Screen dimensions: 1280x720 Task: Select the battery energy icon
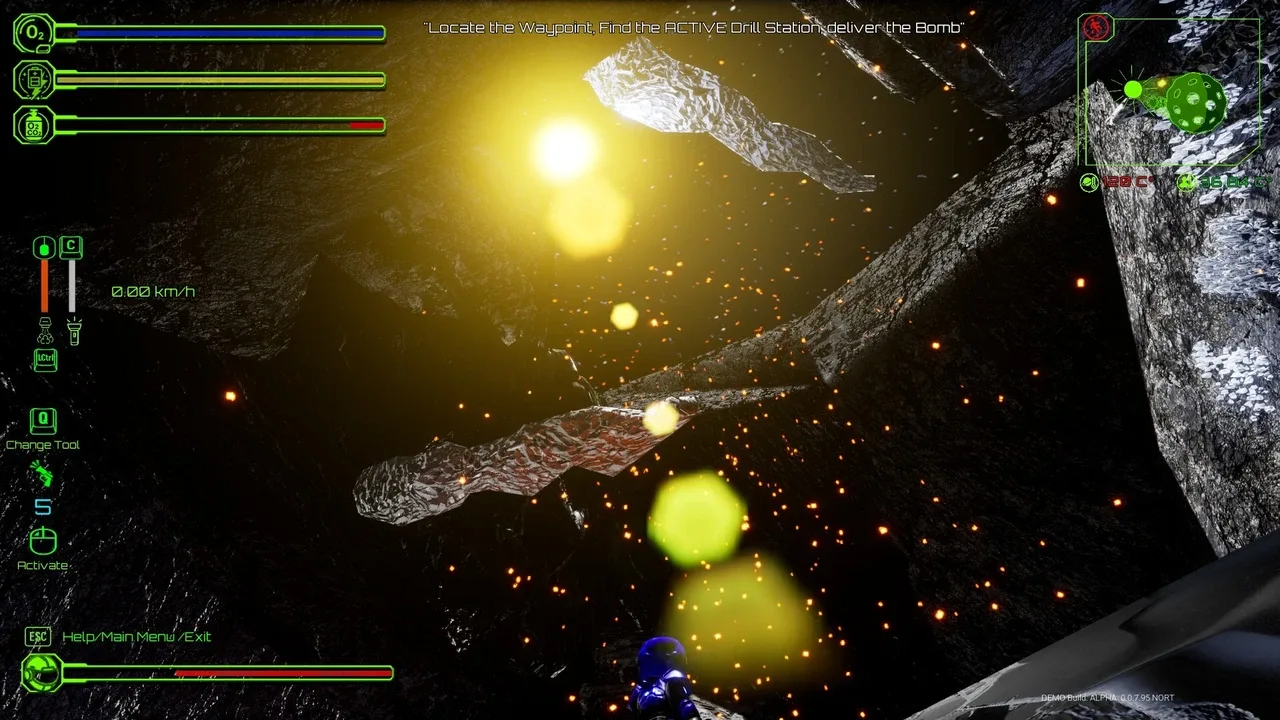34,79
